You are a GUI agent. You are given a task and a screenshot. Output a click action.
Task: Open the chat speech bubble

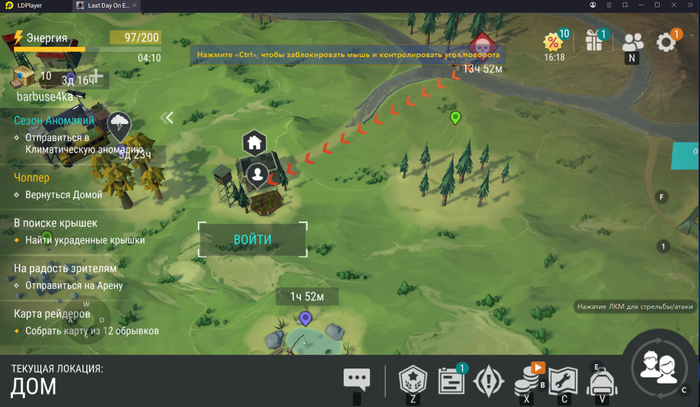[357, 379]
